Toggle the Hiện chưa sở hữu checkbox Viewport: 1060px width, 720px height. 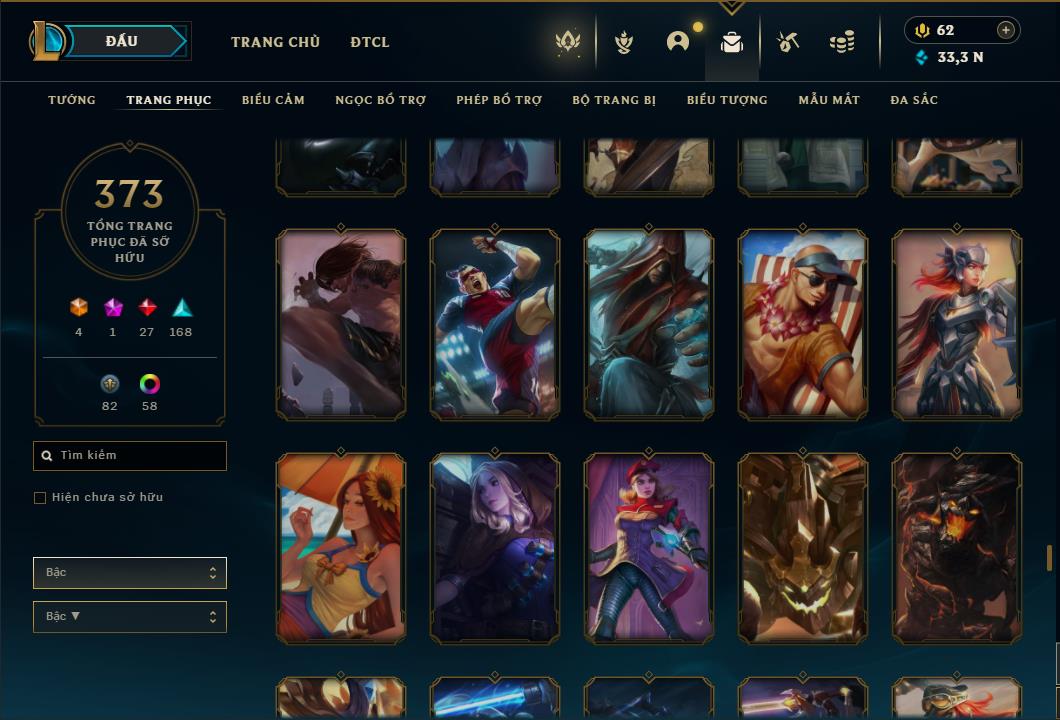point(40,498)
